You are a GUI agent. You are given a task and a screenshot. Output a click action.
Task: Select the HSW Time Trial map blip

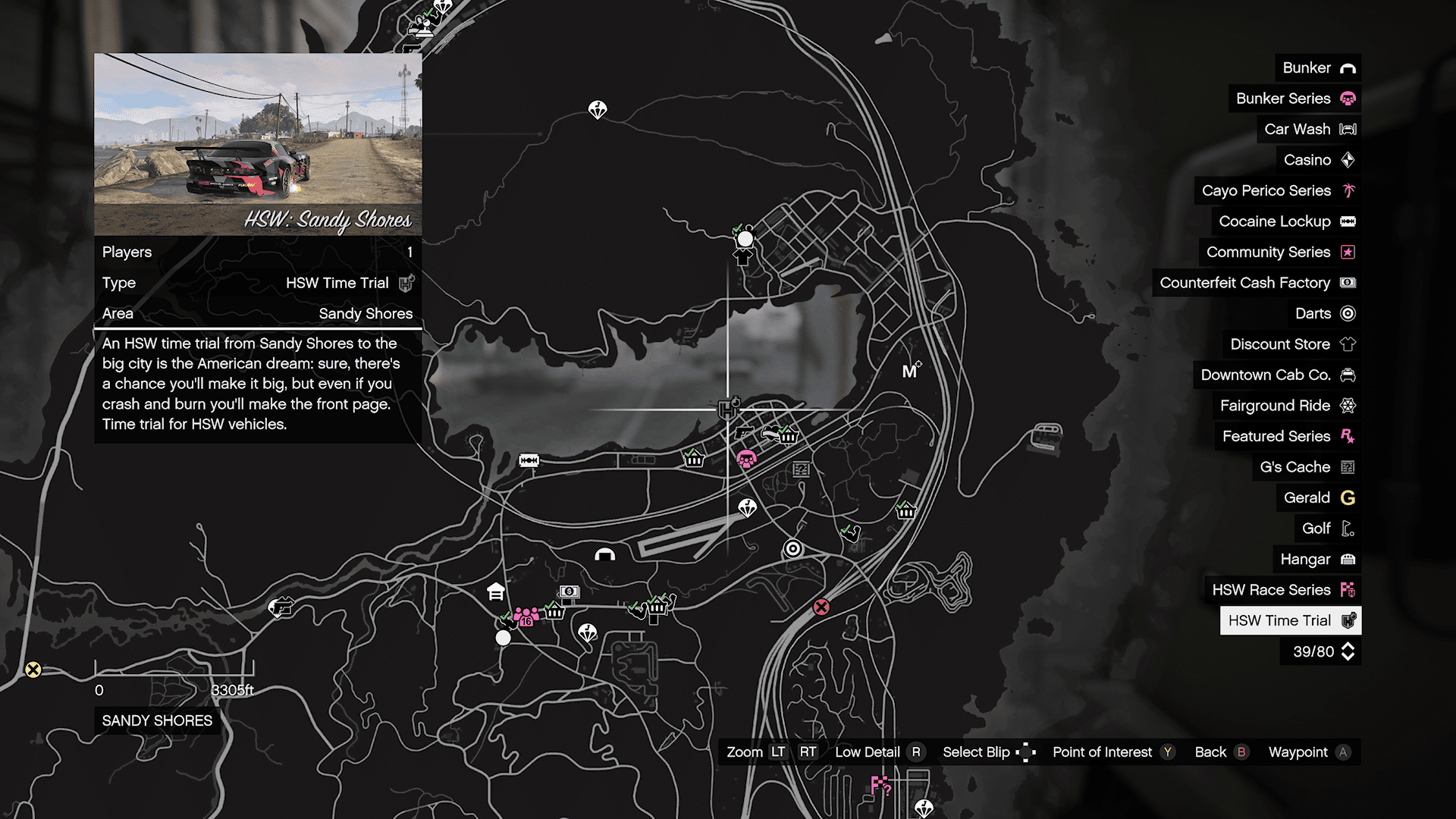(x=729, y=409)
